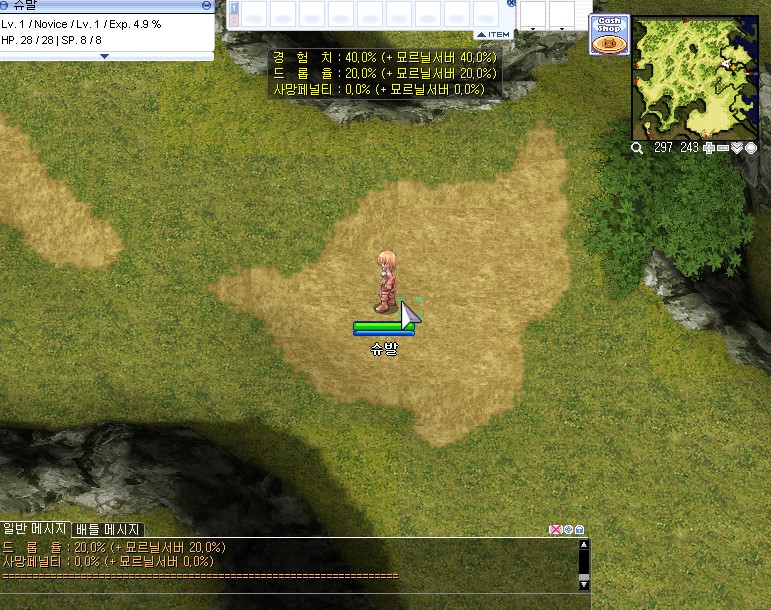Viewport: 771px width, 610px height.
Task: Switch to the 배틀 메시지 chat tab
Action: tap(108, 529)
